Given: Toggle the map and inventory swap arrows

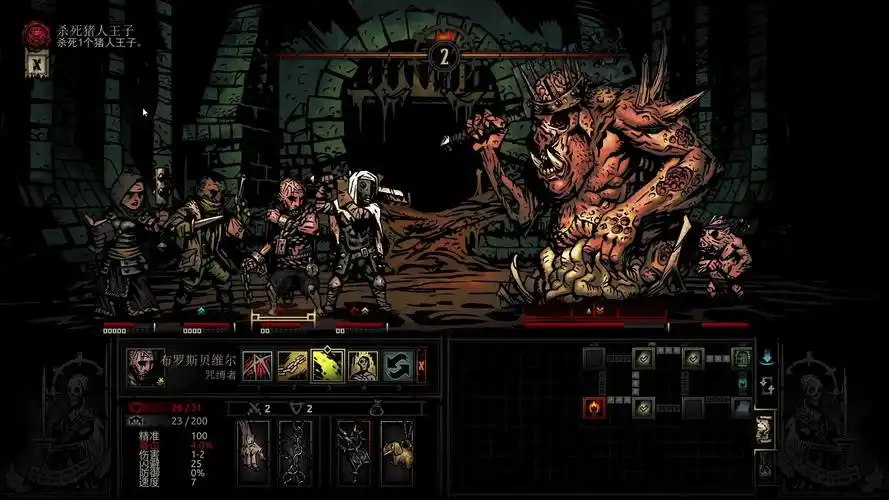Looking at the screenshot, I should point(767,385).
